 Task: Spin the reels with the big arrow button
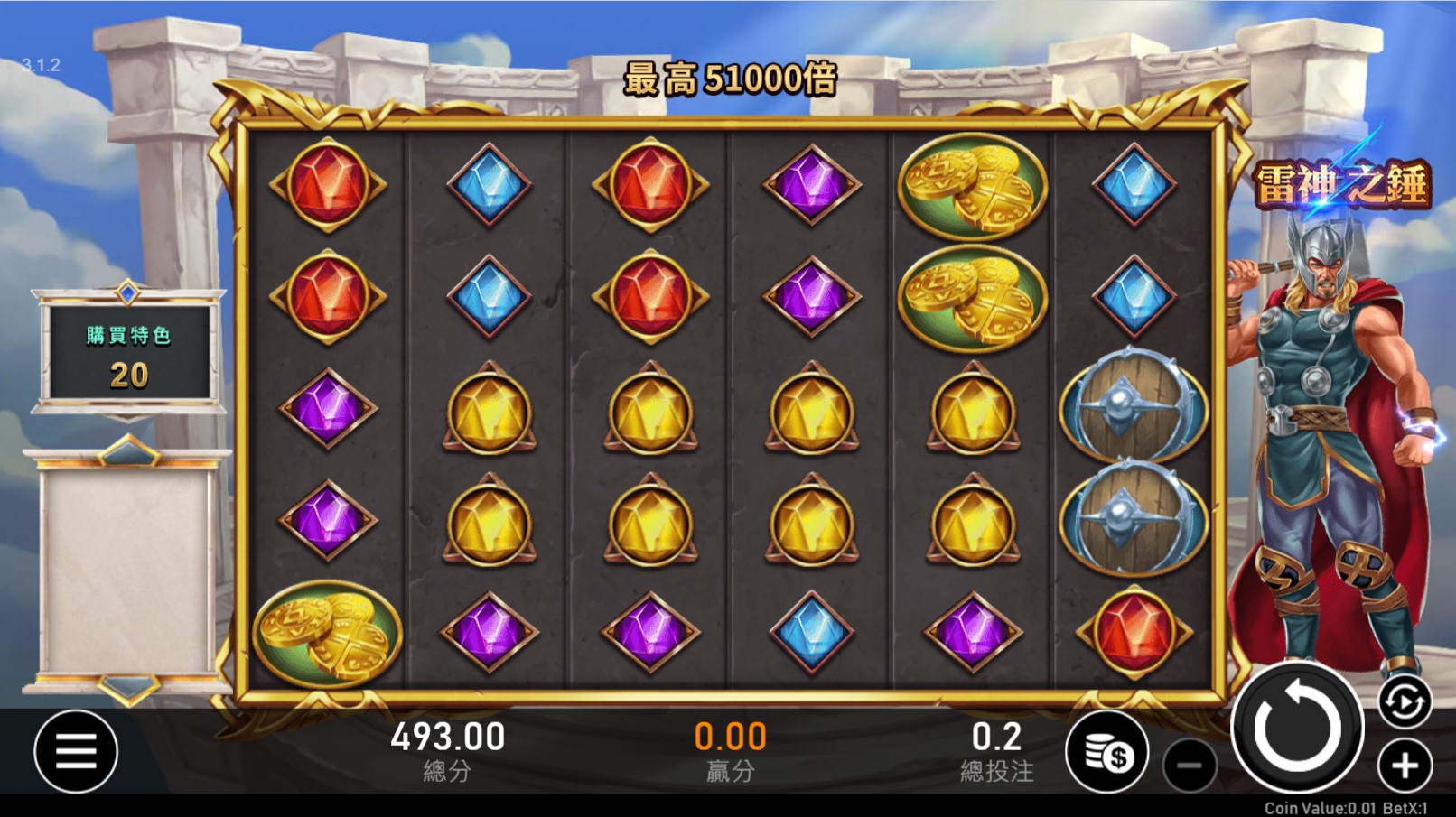pos(1298,728)
